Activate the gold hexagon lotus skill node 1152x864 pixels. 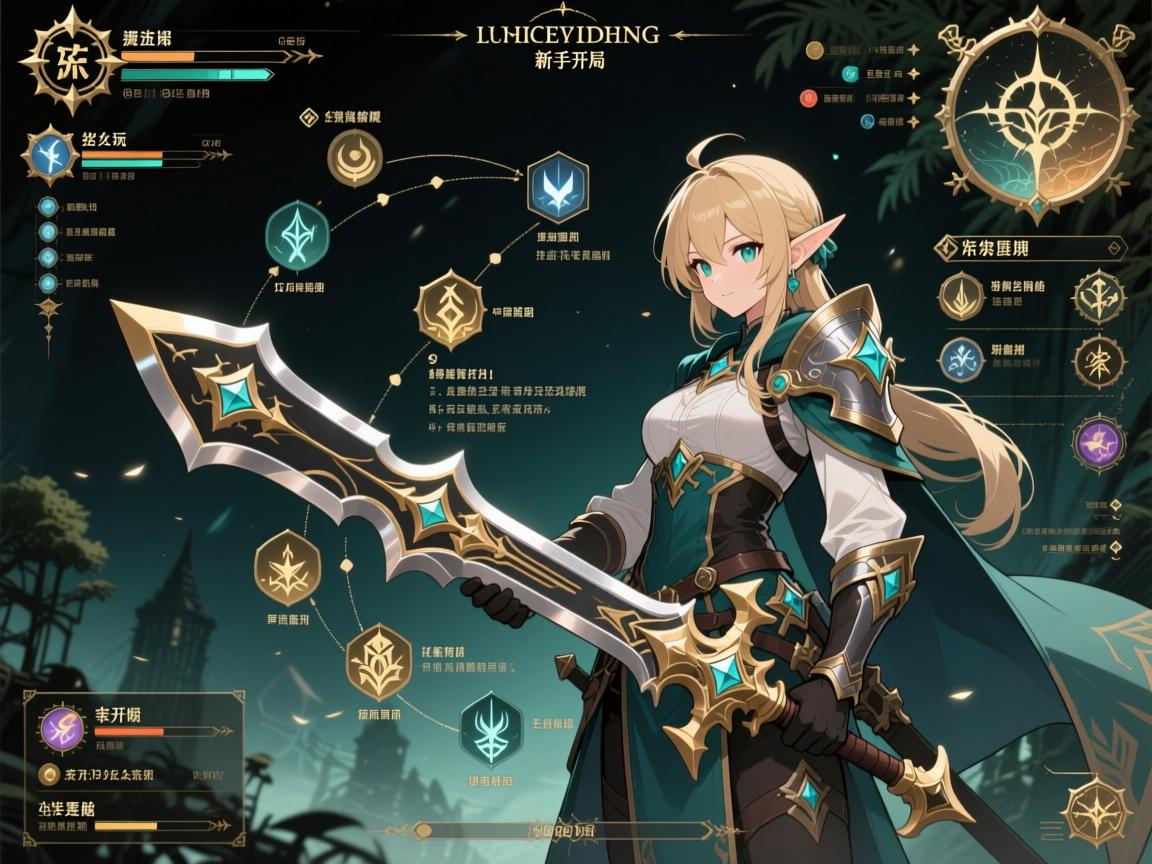[379, 660]
